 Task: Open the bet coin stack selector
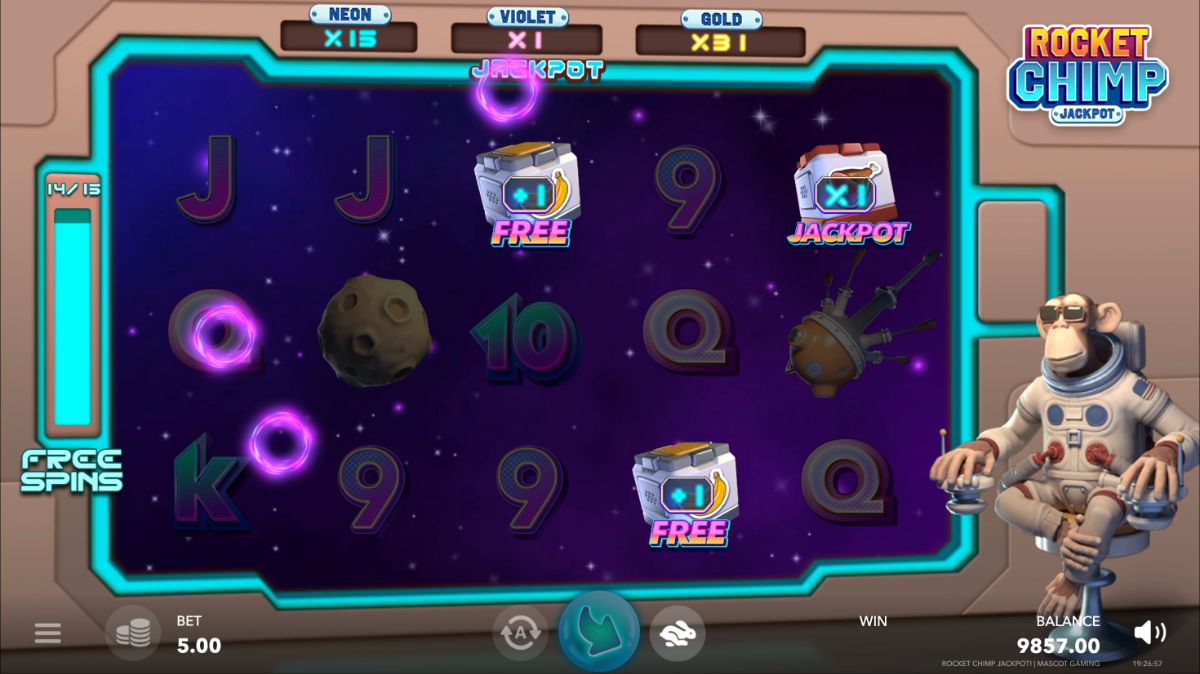point(133,633)
